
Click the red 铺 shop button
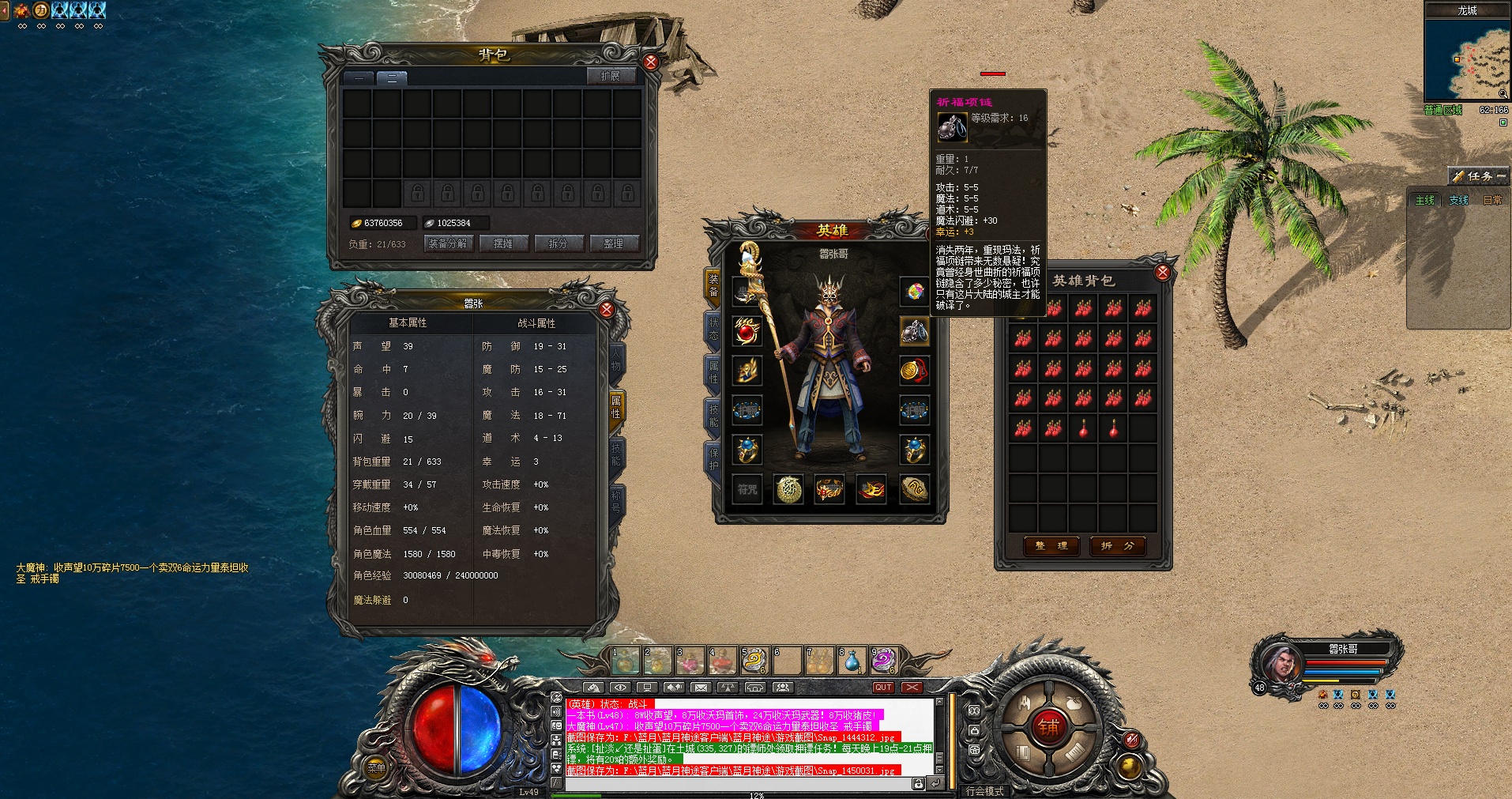[x=1047, y=727]
